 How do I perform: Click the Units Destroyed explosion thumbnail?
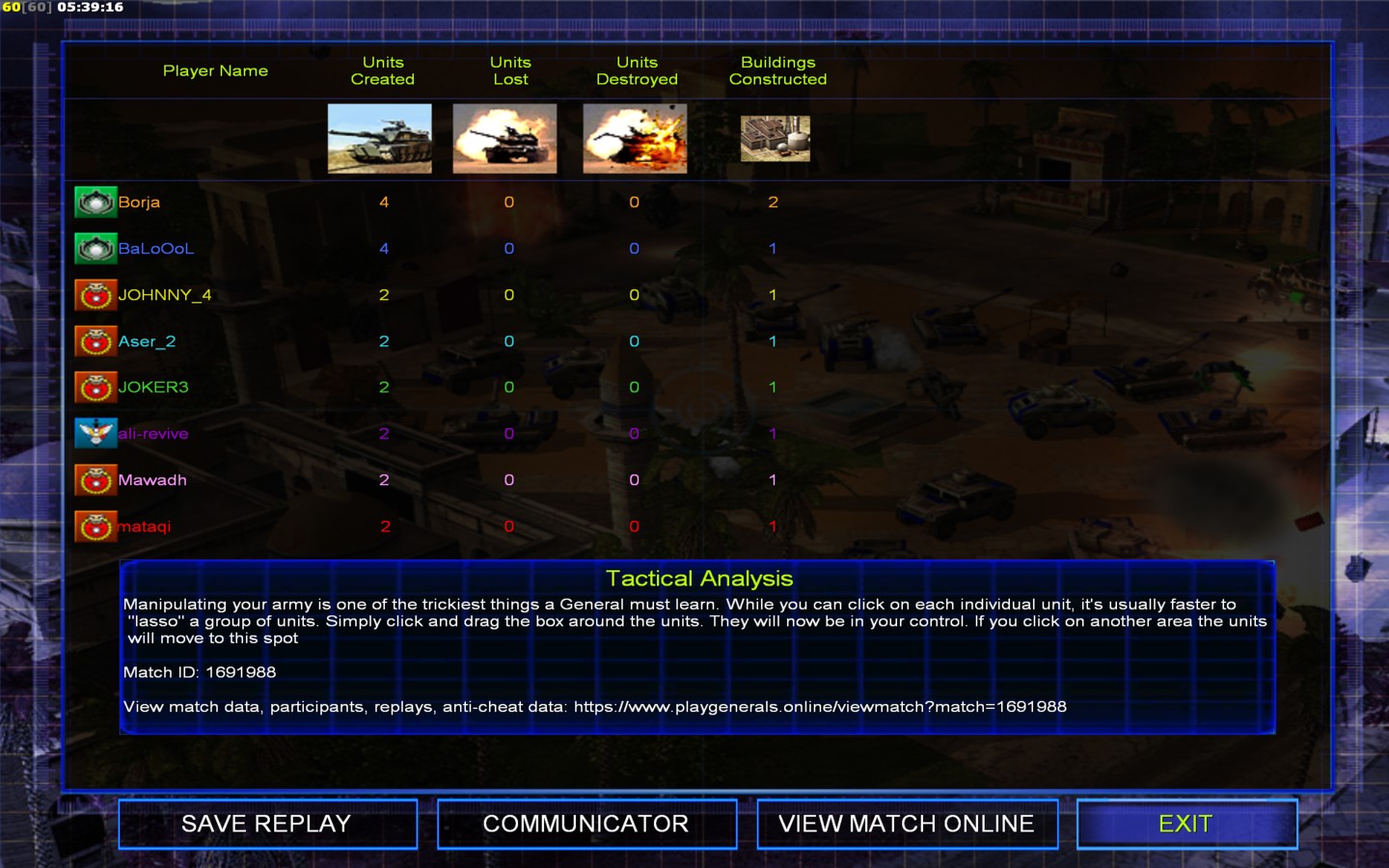pos(635,139)
